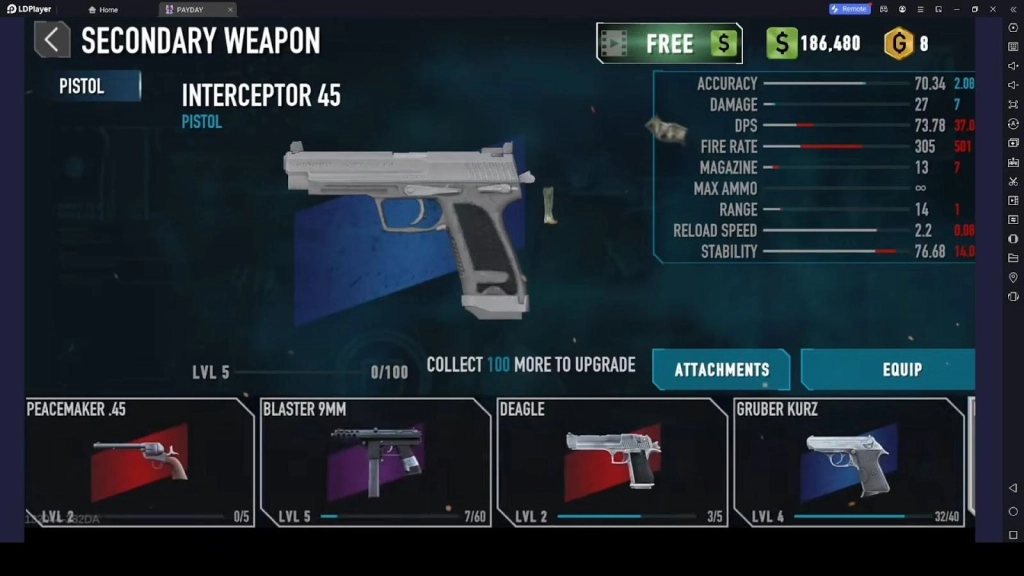Open the cash balance of 186,480
Screen dimensions: 1024x576
815,43
